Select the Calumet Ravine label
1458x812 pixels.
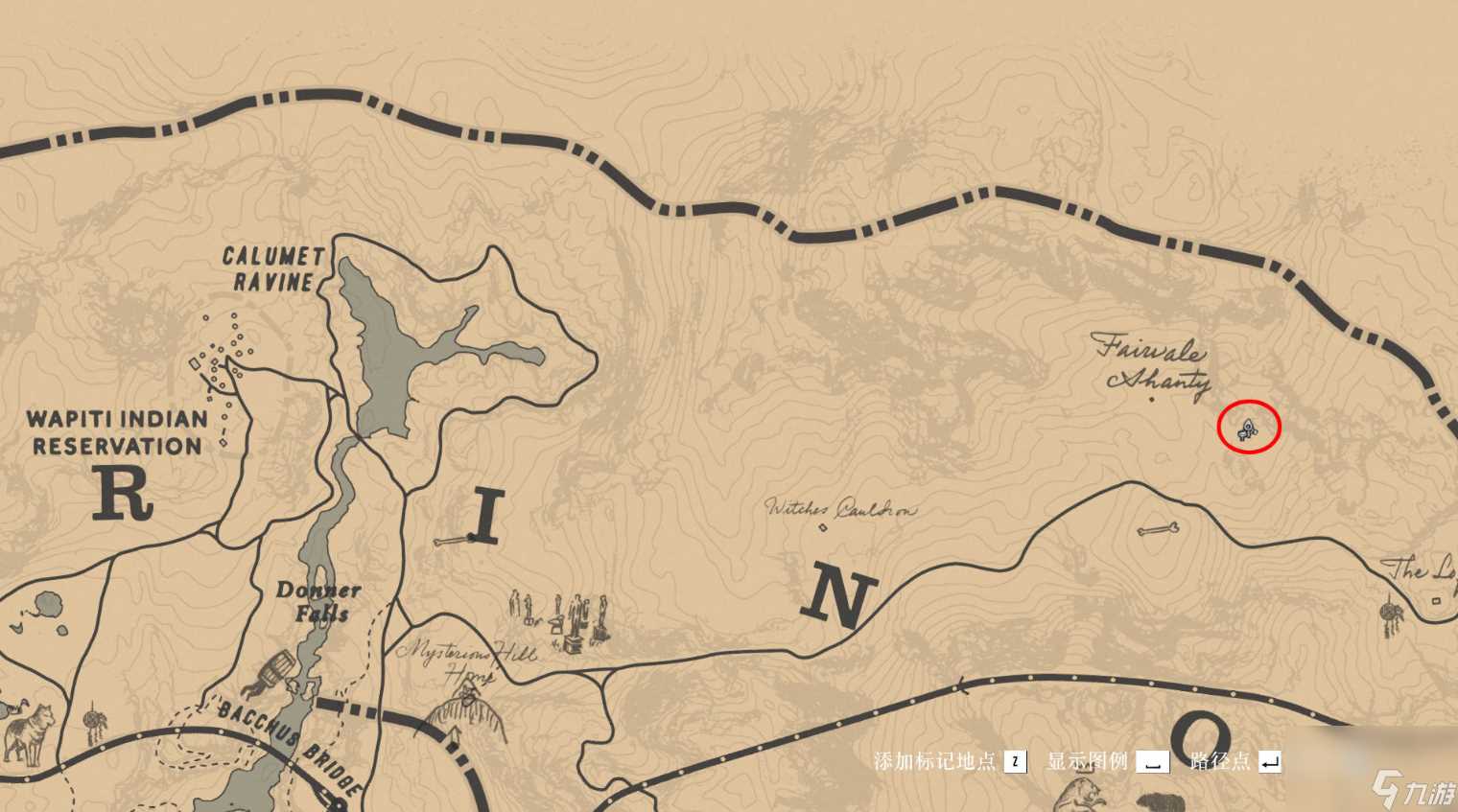click(272, 269)
